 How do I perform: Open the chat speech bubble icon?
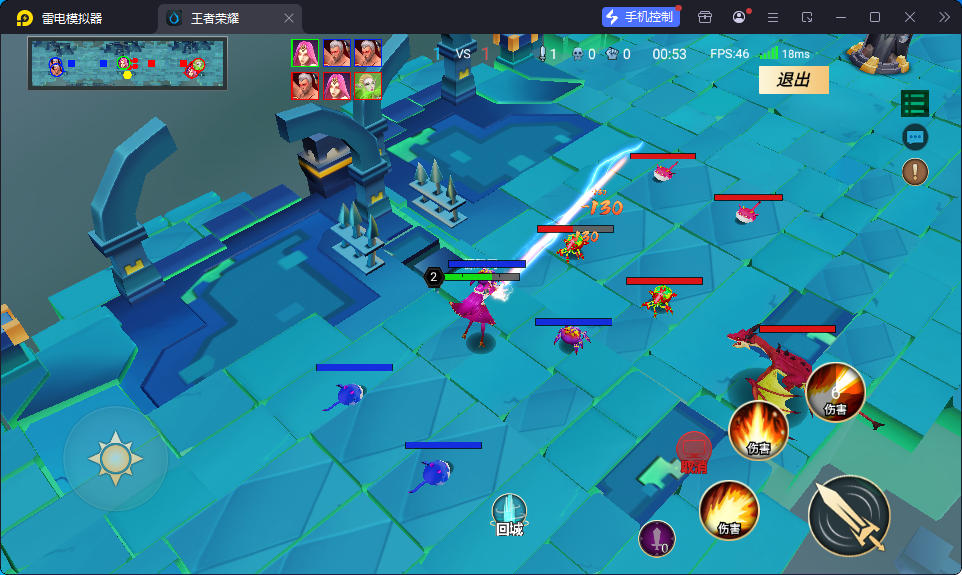914,137
